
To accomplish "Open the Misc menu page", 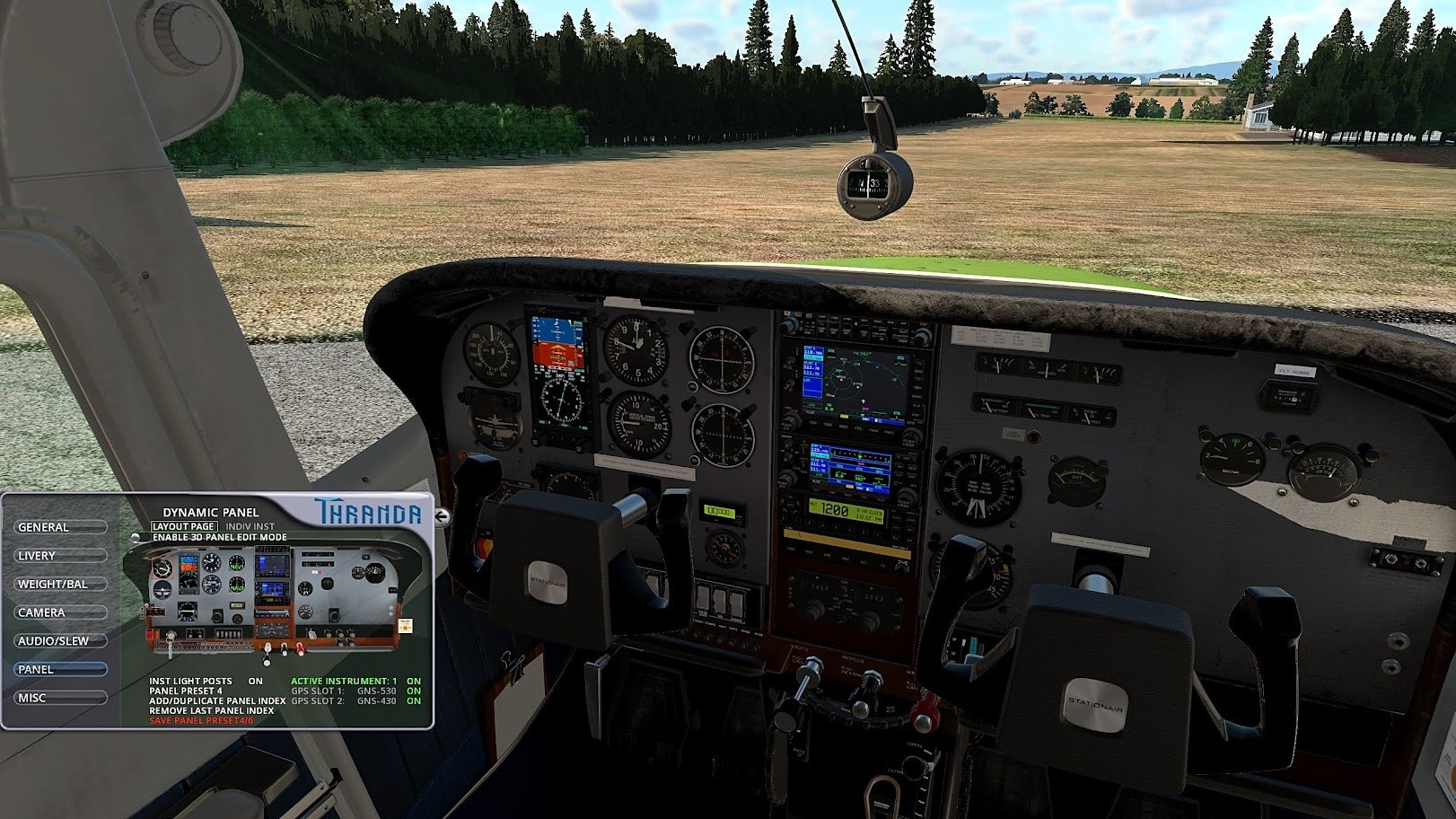I will 61,698.
